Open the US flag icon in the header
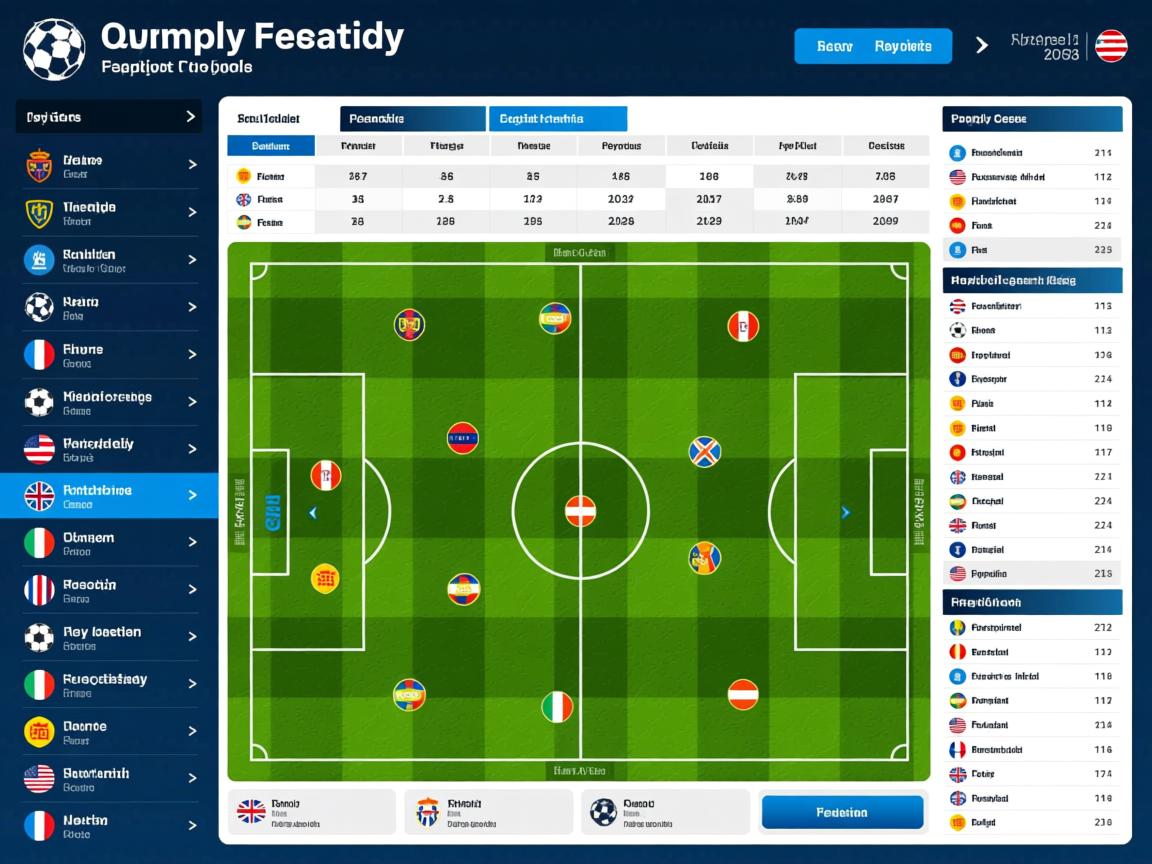The image size is (1152, 864). point(1111,46)
